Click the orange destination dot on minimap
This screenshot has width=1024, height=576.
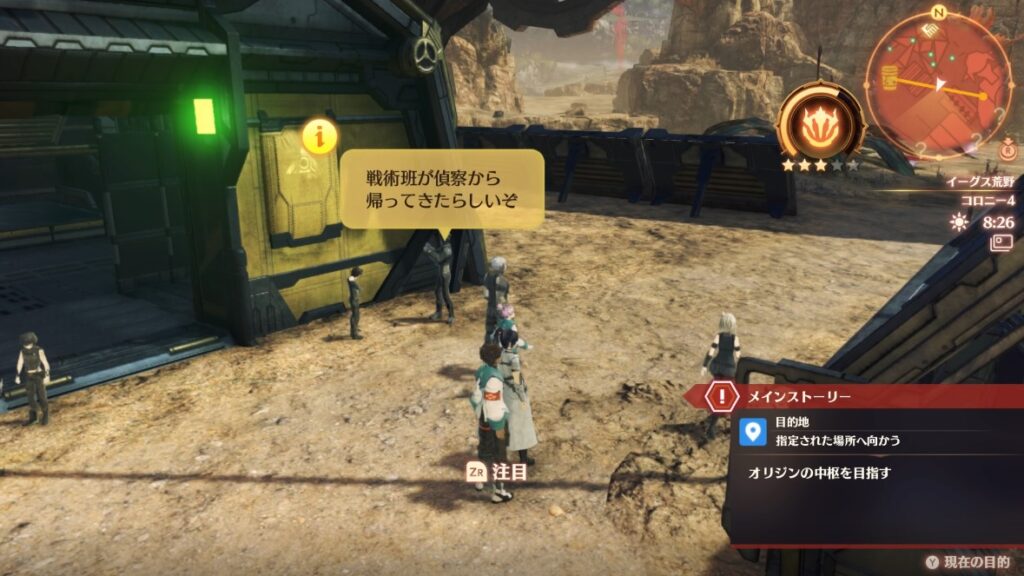pos(983,97)
